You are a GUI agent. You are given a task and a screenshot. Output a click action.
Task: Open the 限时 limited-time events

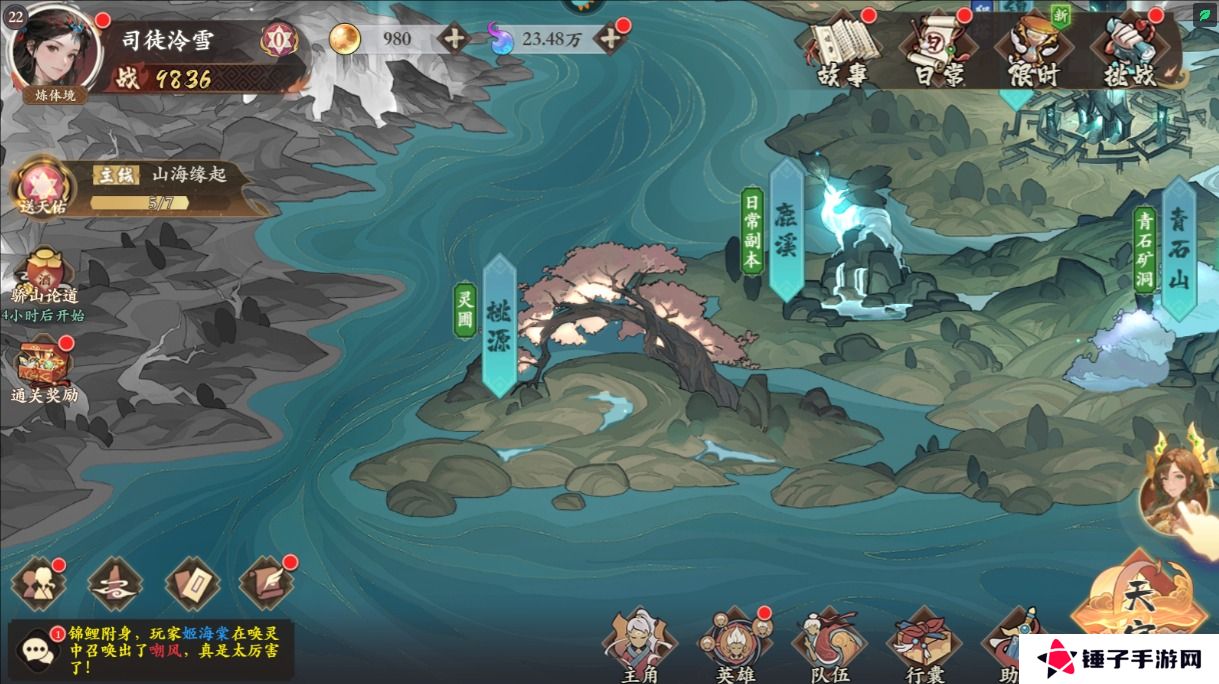pos(1032,48)
